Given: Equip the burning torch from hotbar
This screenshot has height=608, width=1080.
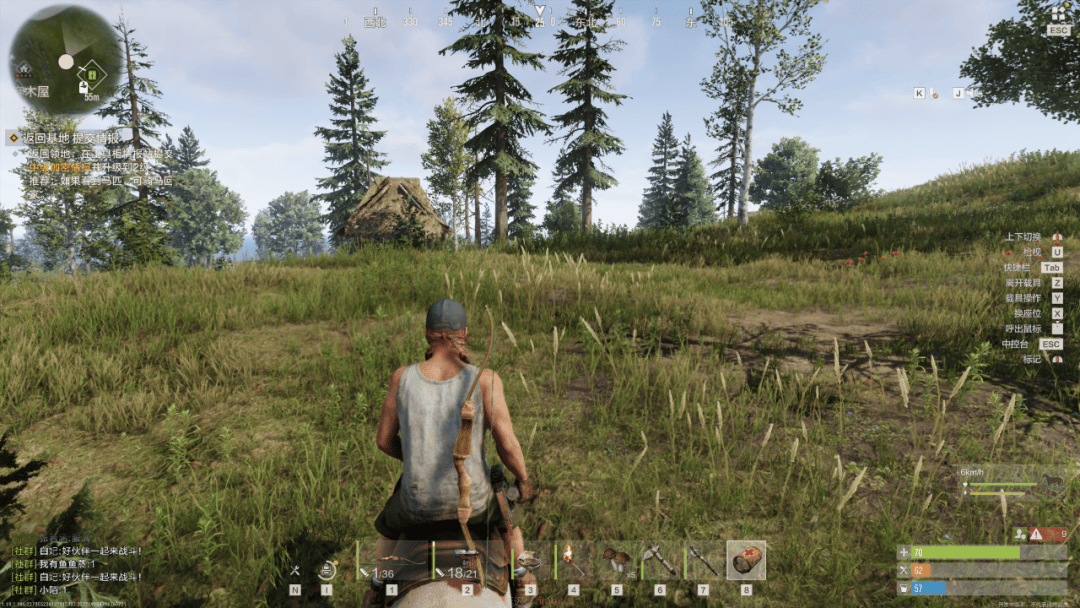Looking at the screenshot, I should [x=573, y=561].
